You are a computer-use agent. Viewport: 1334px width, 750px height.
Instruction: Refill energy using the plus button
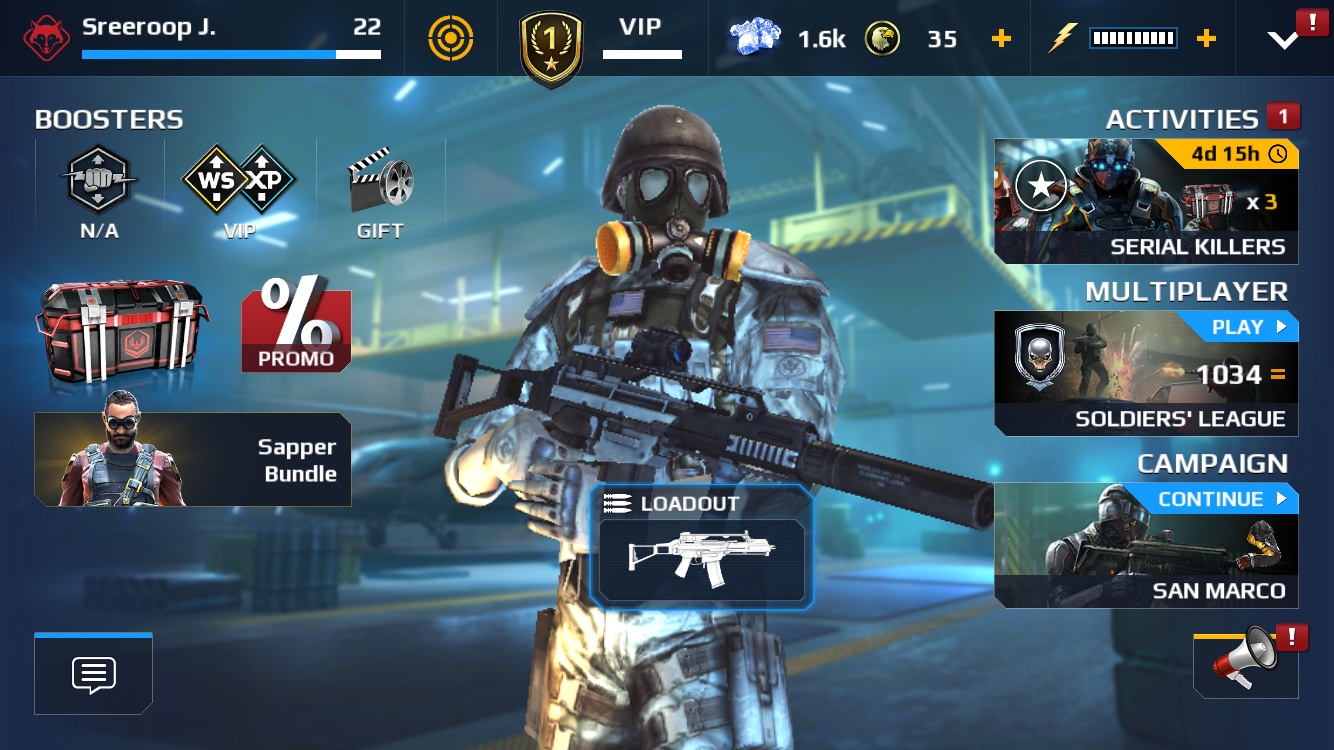click(x=1207, y=39)
